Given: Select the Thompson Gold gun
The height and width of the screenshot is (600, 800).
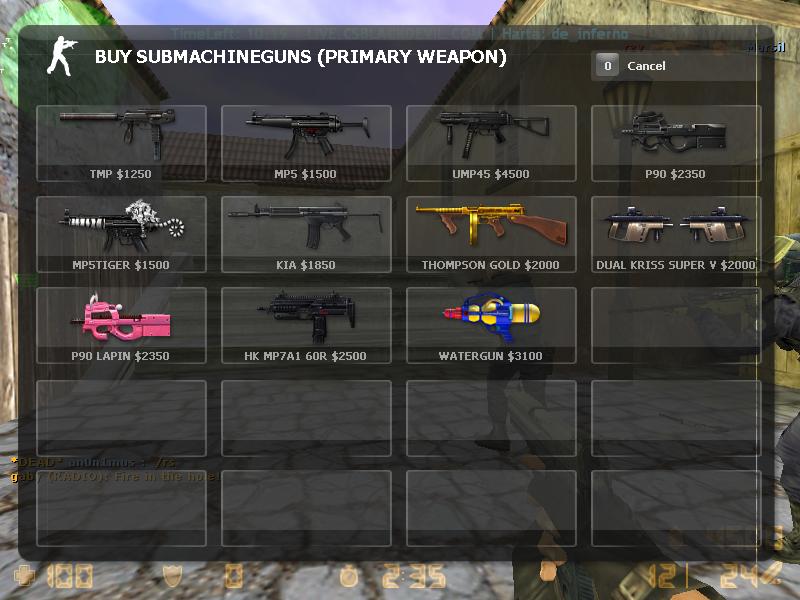Looking at the screenshot, I should 491,234.
